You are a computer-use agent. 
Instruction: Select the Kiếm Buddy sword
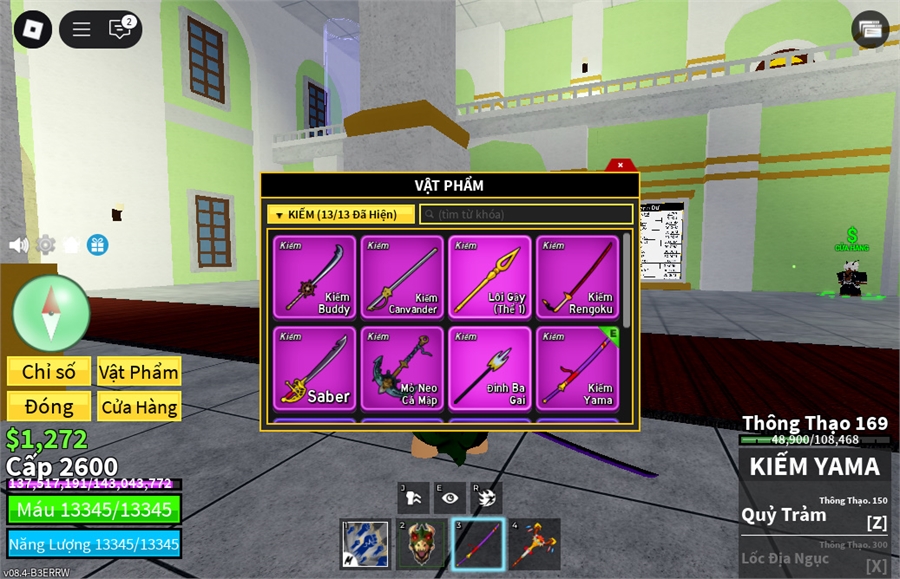coord(314,277)
